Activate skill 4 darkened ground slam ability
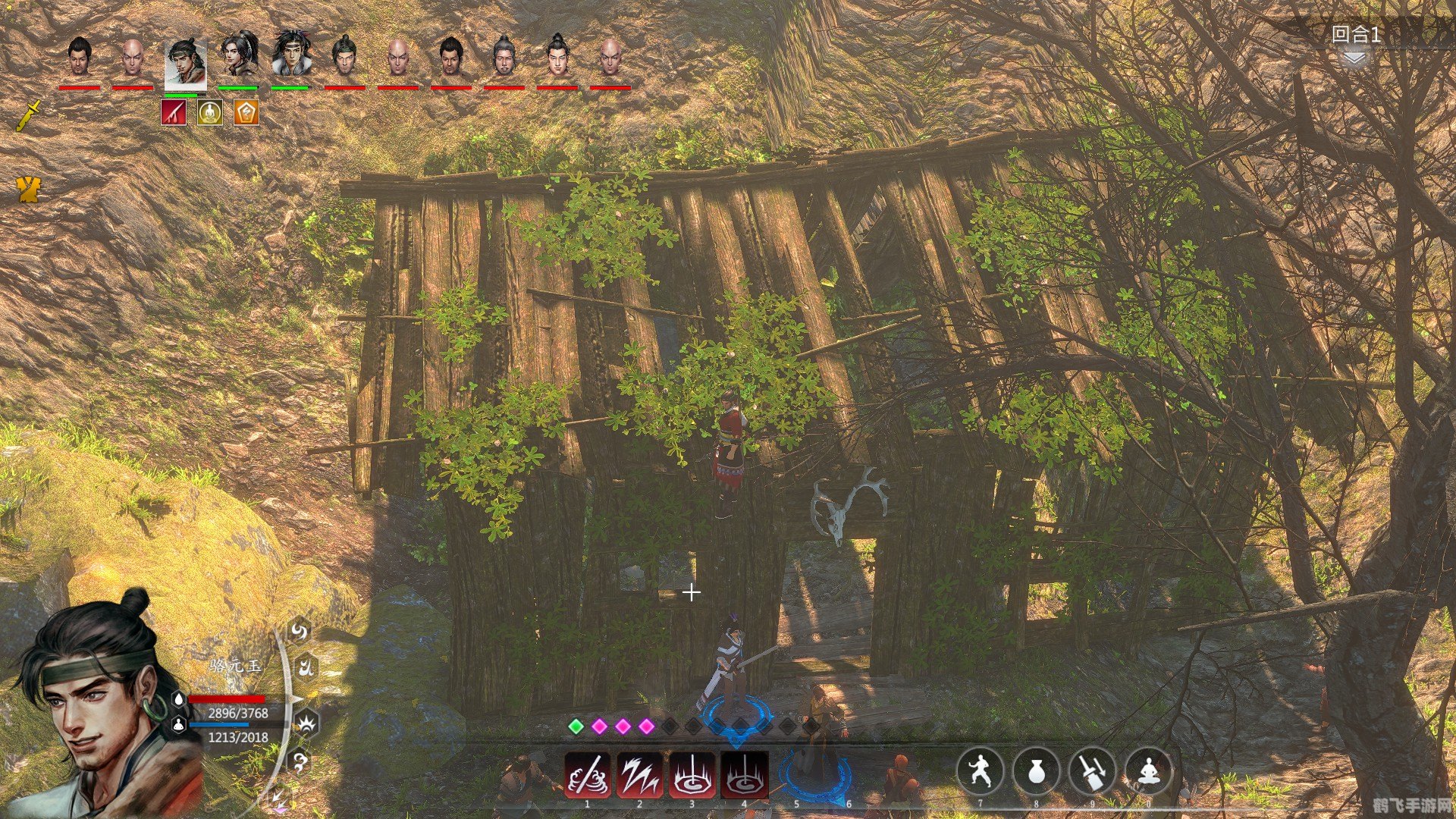The height and width of the screenshot is (819, 1456). (x=744, y=775)
